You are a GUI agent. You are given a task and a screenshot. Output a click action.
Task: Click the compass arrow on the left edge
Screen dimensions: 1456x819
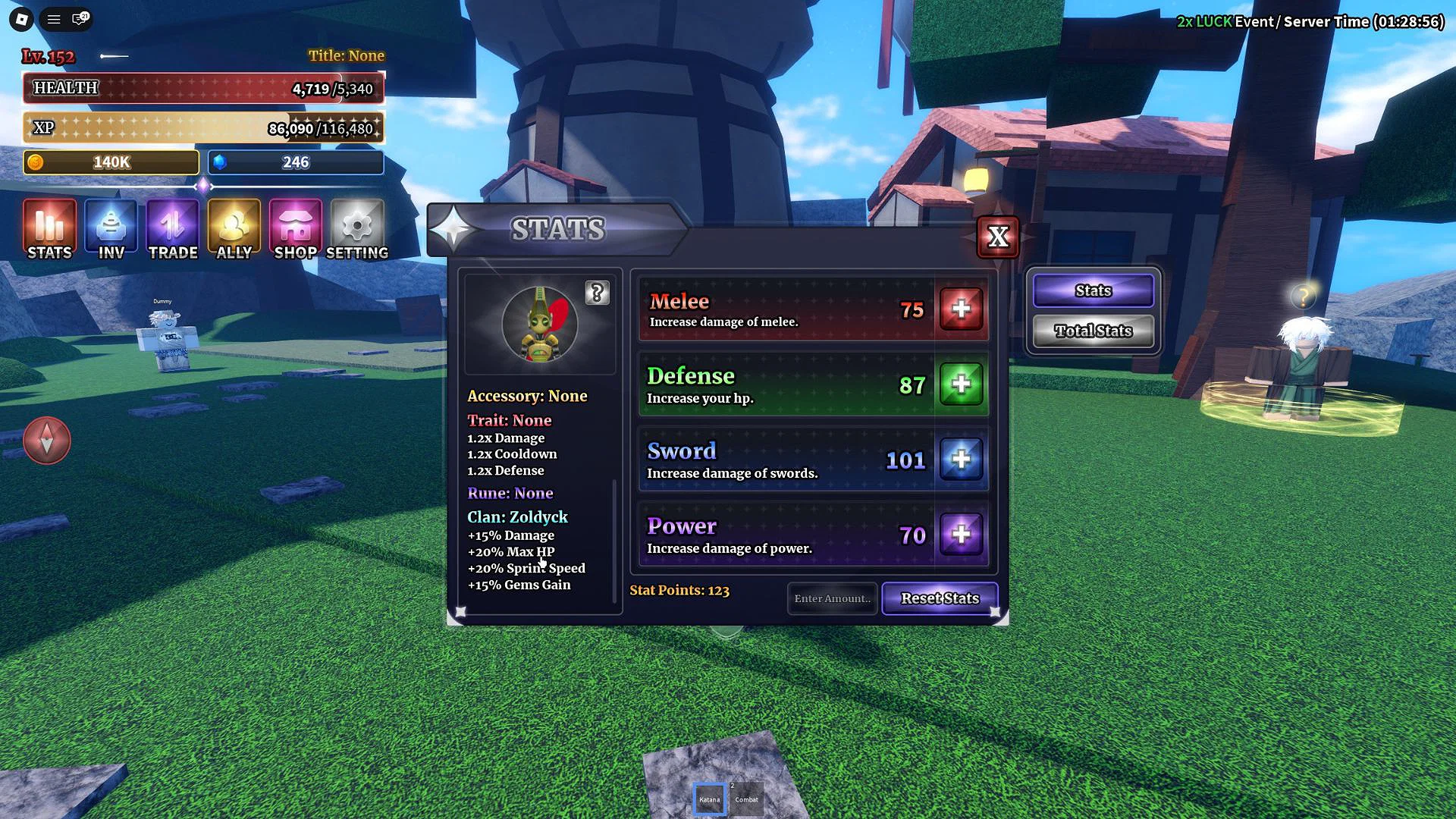[x=47, y=440]
